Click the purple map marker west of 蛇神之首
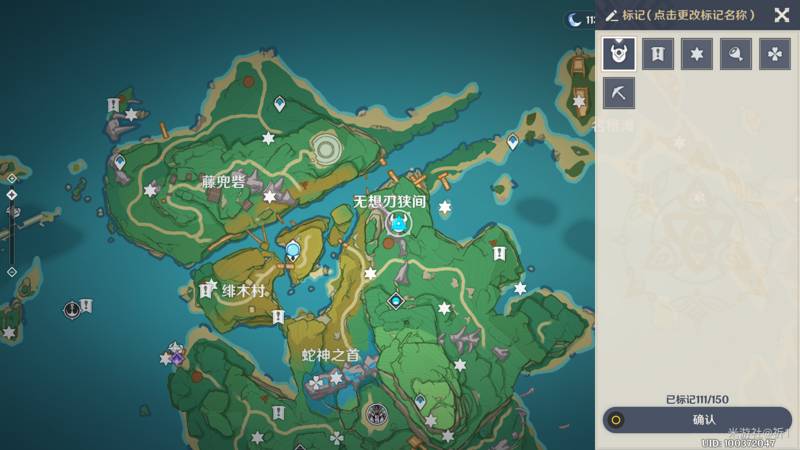 pos(177,355)
